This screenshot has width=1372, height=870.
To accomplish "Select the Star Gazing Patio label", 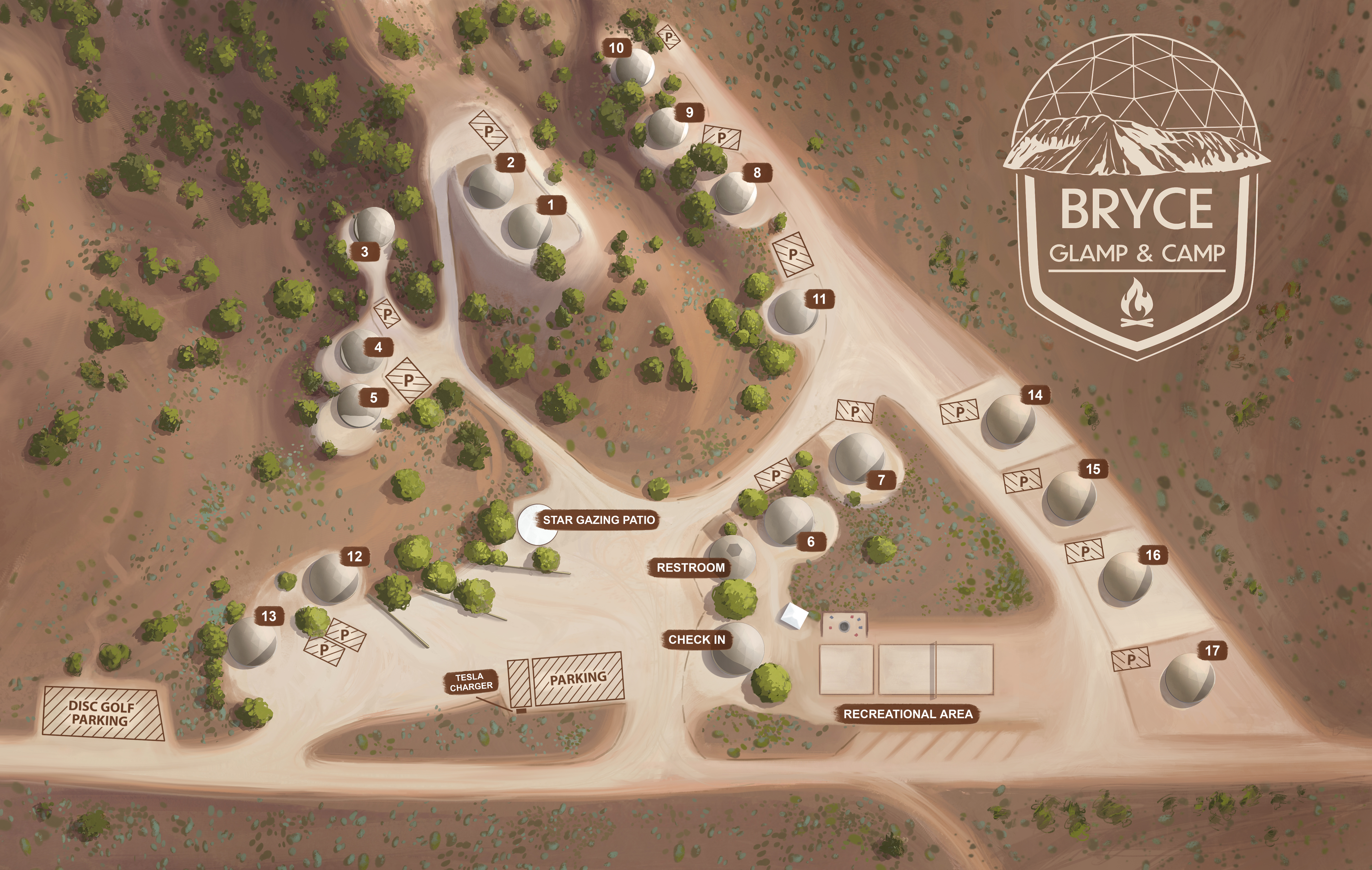I will click(598, 520).
